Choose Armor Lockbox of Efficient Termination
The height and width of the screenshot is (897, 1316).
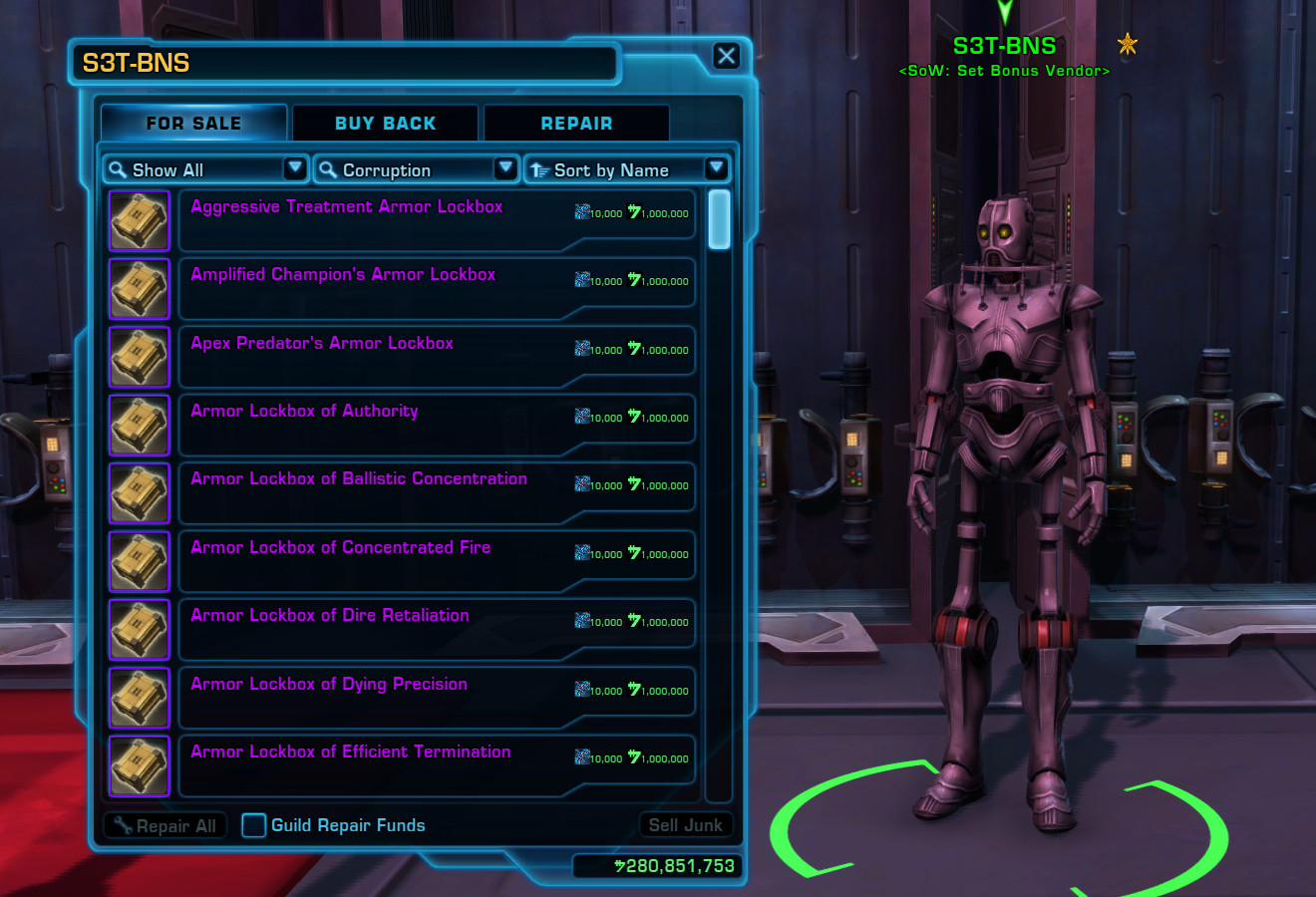350,752
